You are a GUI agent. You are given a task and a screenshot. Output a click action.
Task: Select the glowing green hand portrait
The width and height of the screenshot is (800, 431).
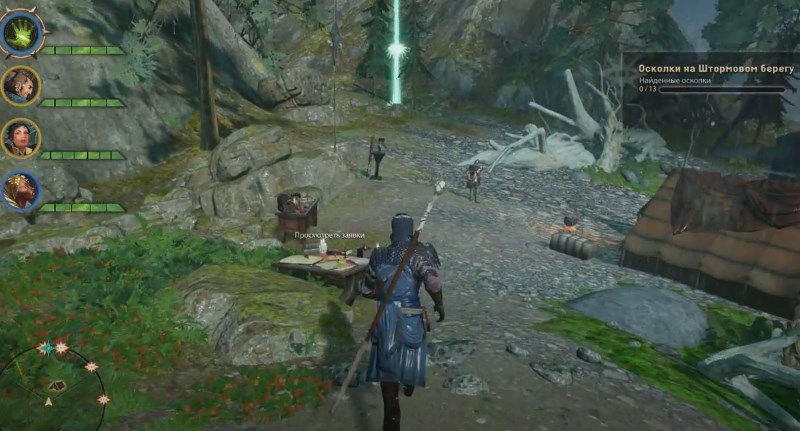tap(21, 35)
